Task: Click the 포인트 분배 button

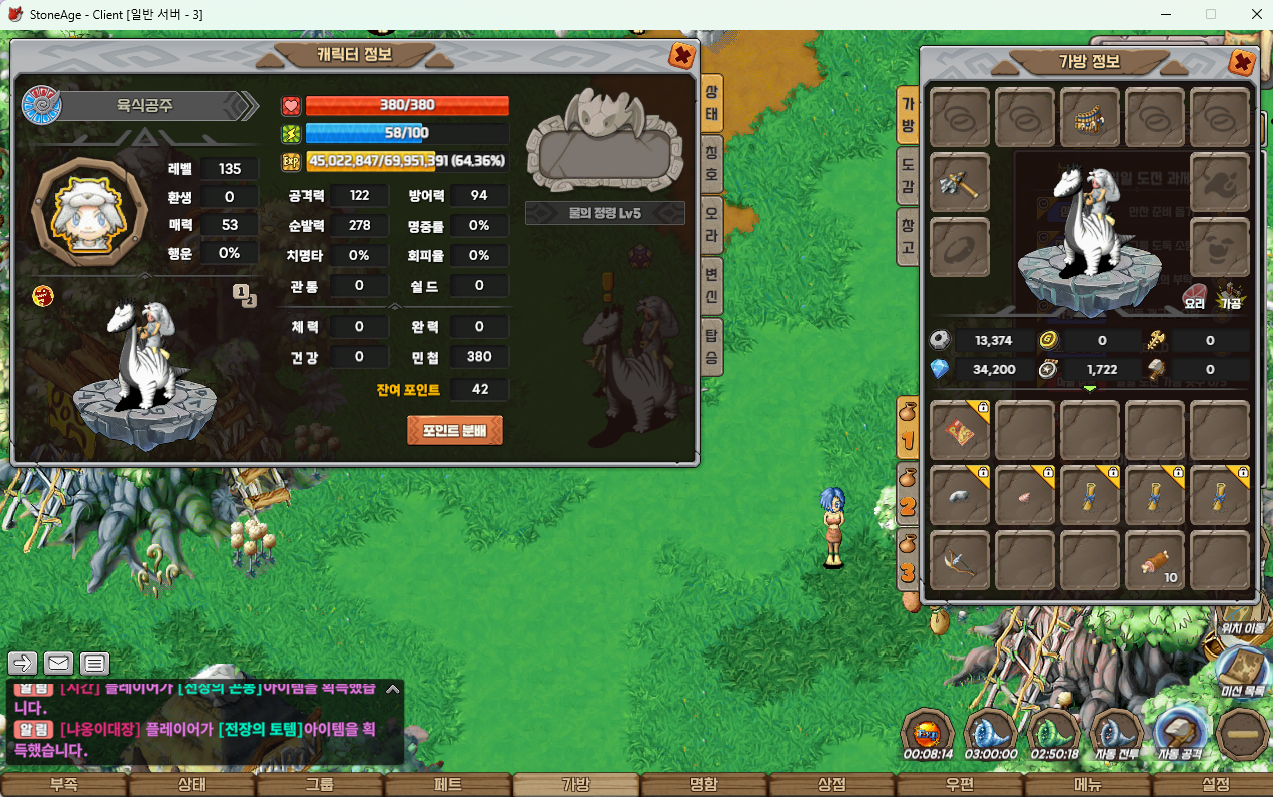Action: (x=455, y=430)
